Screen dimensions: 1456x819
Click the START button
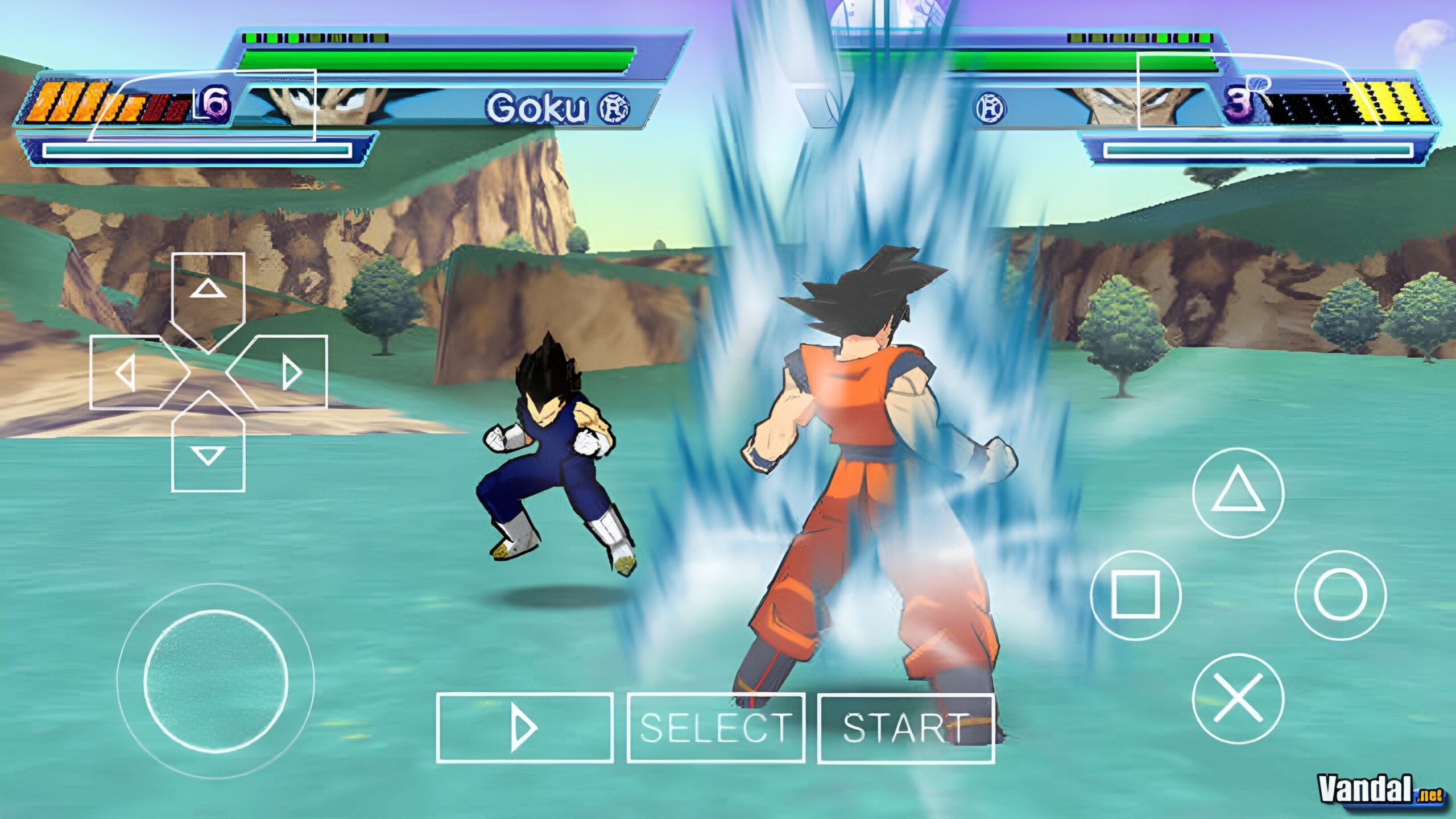tap(905, 727)
